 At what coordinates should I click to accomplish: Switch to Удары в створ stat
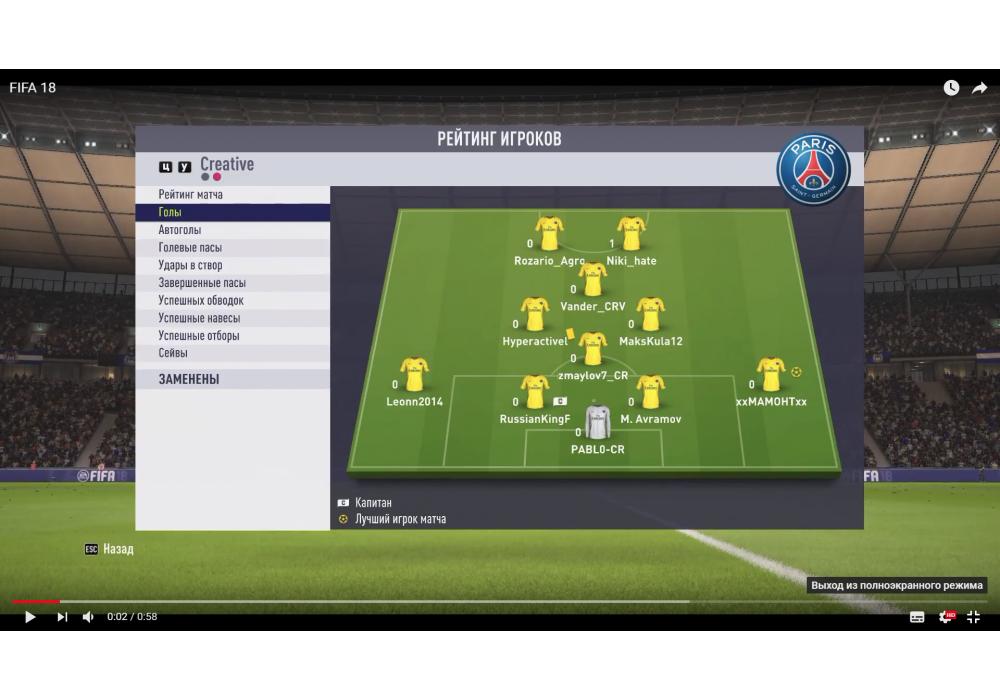[x=190, y=266]
